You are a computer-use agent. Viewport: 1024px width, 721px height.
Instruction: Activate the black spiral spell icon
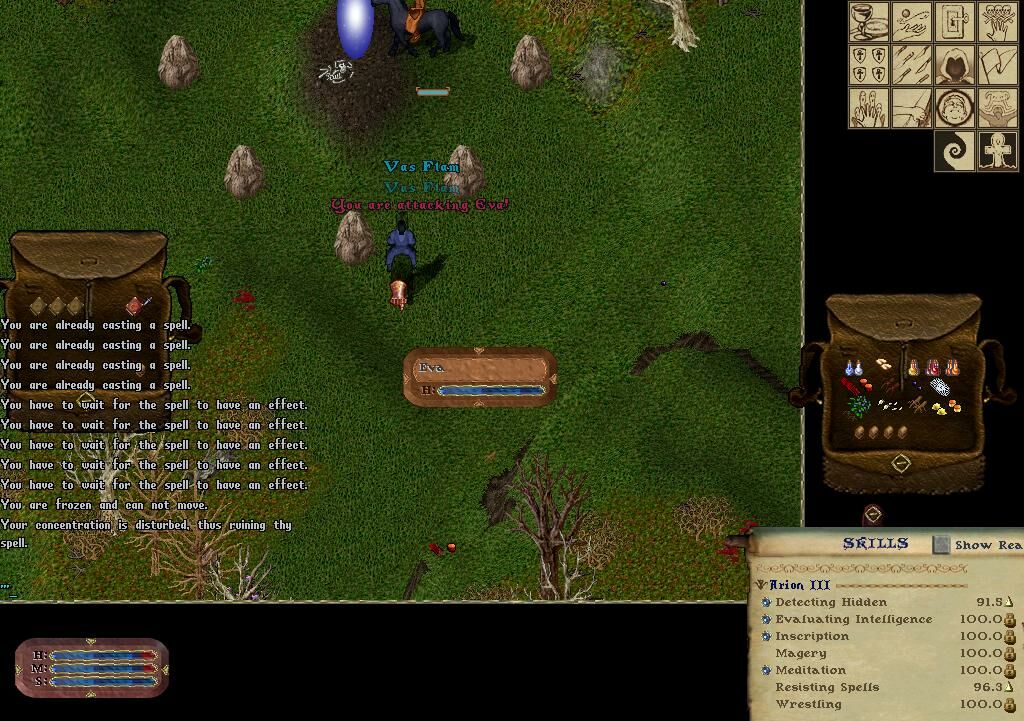[955, 151]
